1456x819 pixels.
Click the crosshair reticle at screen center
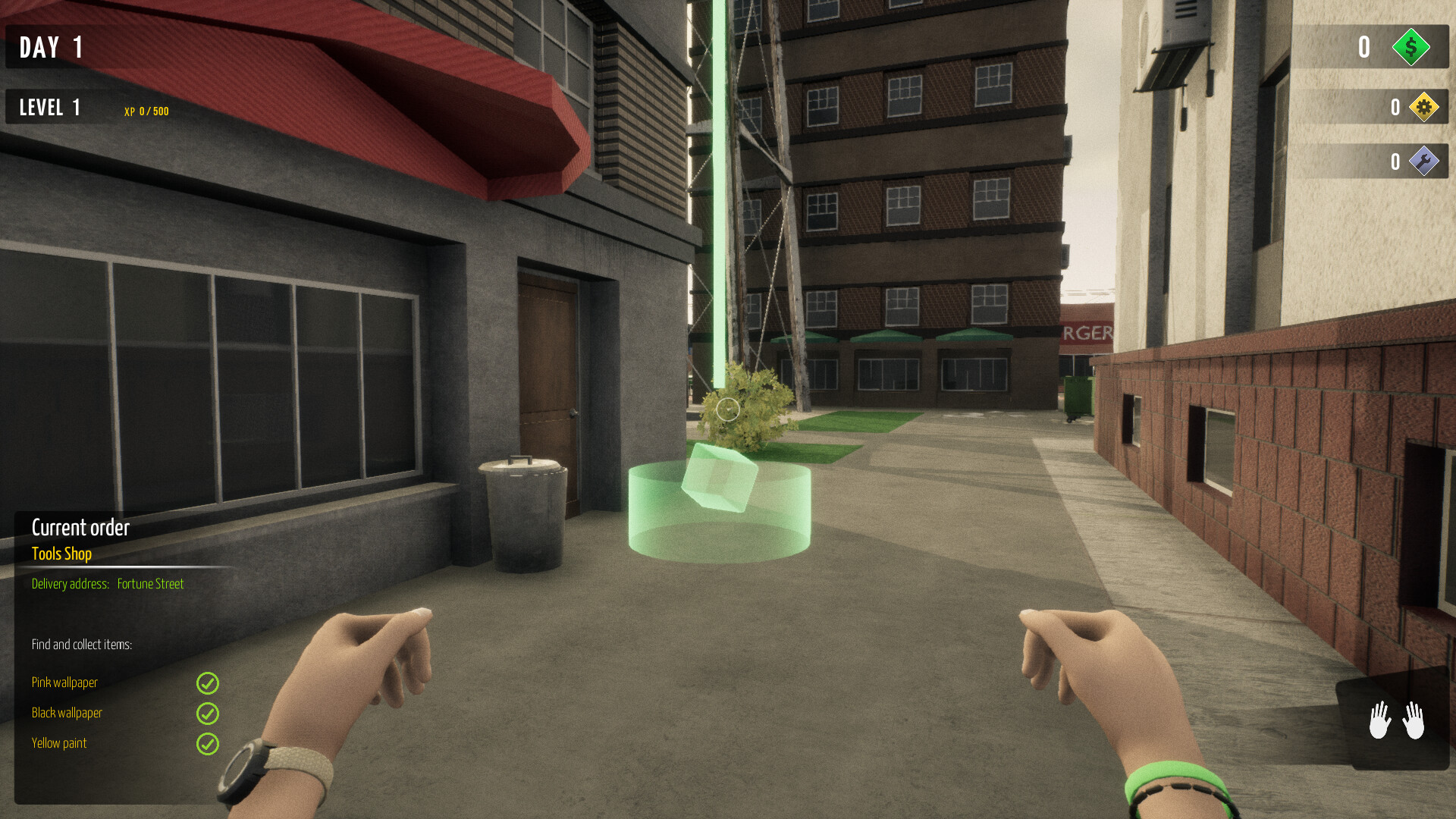(x=727, y=409)
